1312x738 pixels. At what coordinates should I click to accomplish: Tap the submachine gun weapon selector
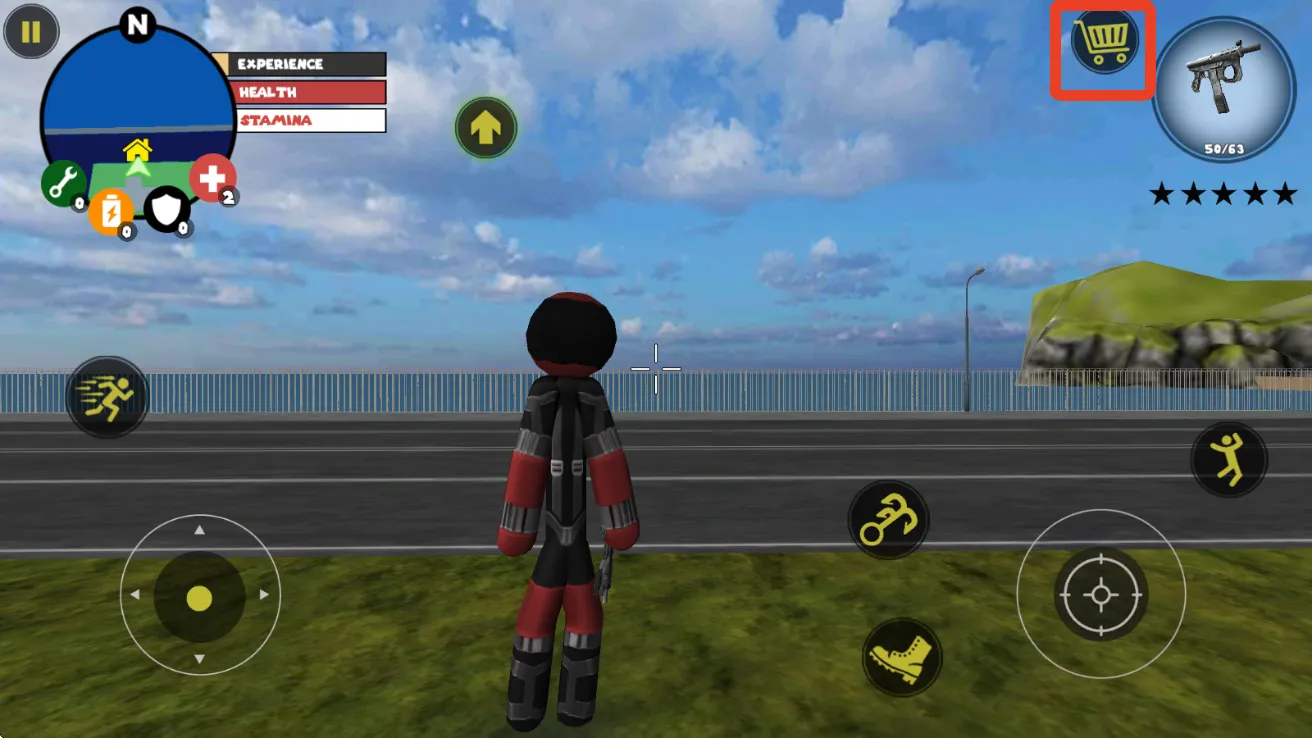coord(1223,89)
